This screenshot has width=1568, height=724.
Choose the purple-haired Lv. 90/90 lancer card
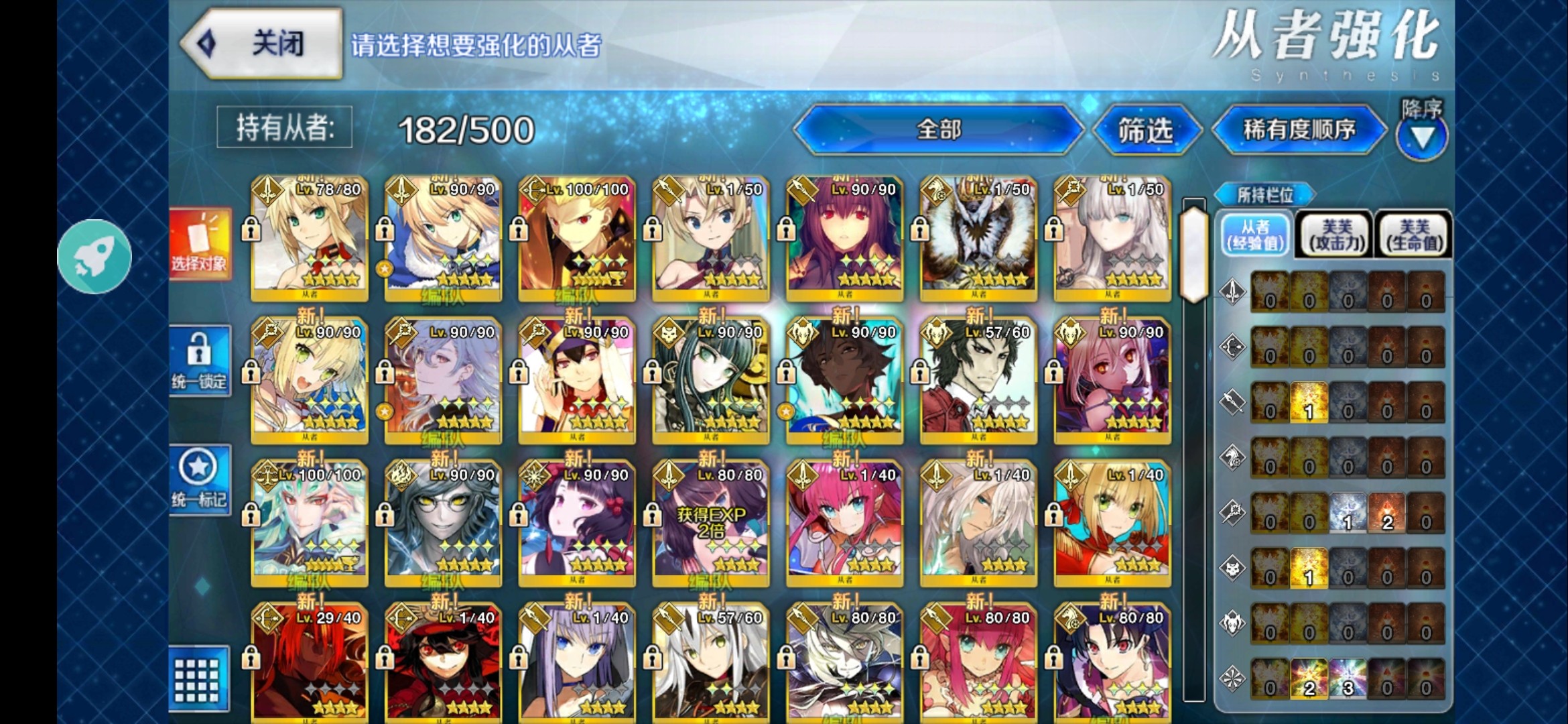[x=844, y=238]
